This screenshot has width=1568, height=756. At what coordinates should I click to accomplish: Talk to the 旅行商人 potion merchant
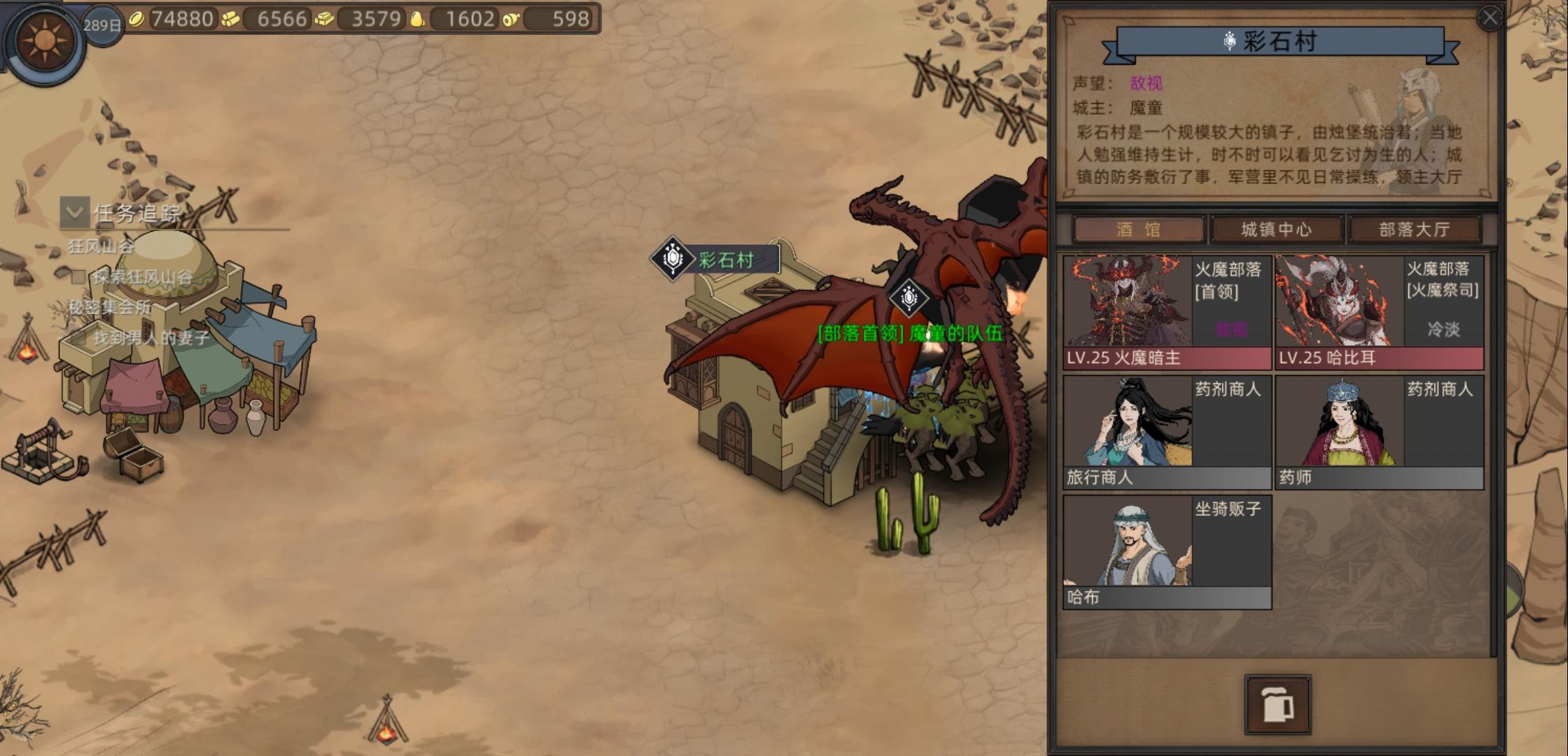click(x=1167, y=432)
